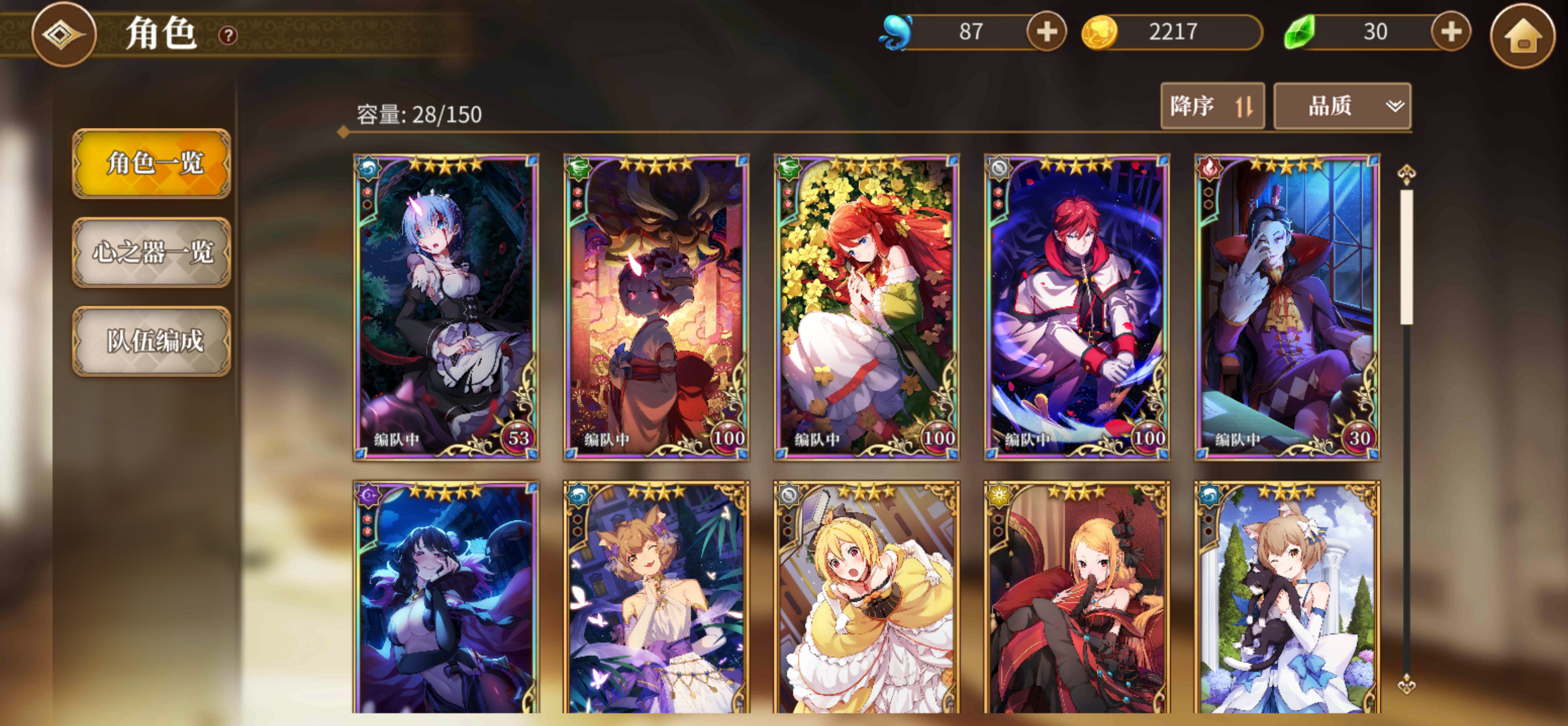Switch to the 队伍编成 tab
The width and height of the screenshot is (1568, 726).
click(152, 342)
